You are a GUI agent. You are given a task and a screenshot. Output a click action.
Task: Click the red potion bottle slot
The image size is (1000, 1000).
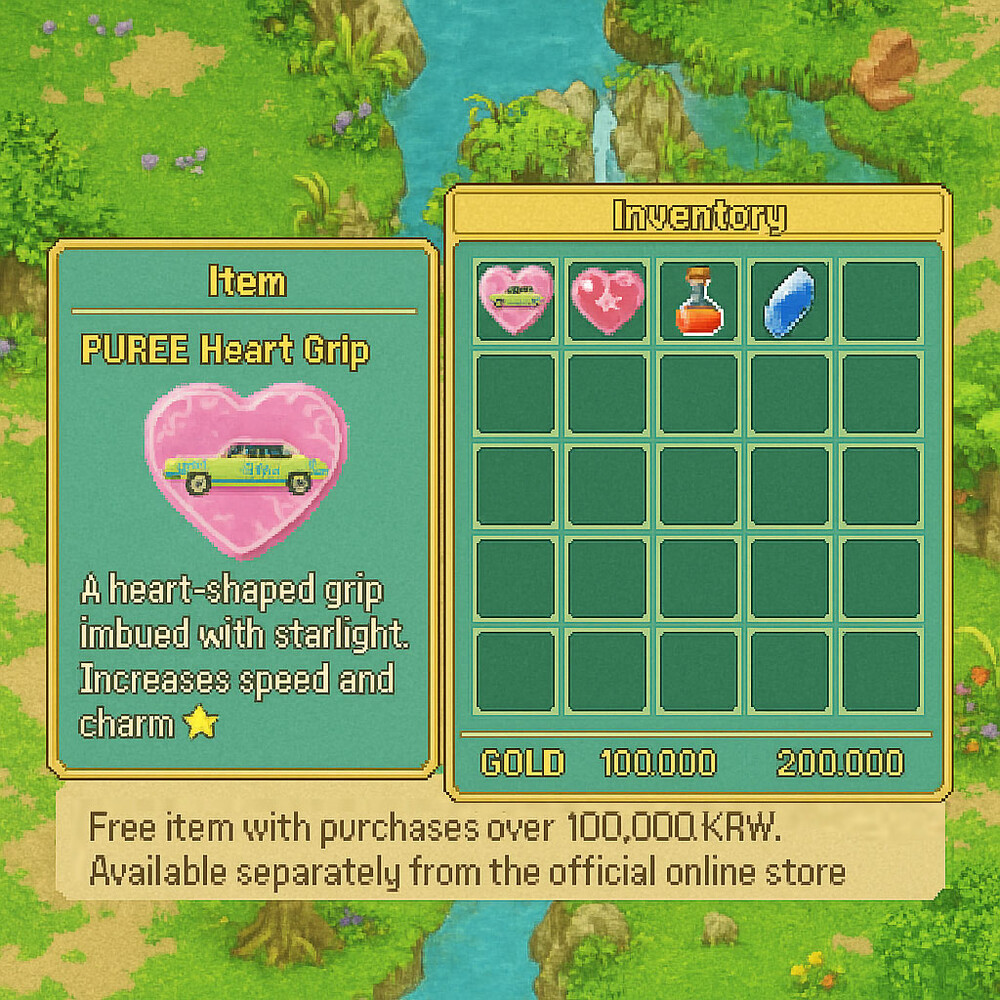[698, 301]
